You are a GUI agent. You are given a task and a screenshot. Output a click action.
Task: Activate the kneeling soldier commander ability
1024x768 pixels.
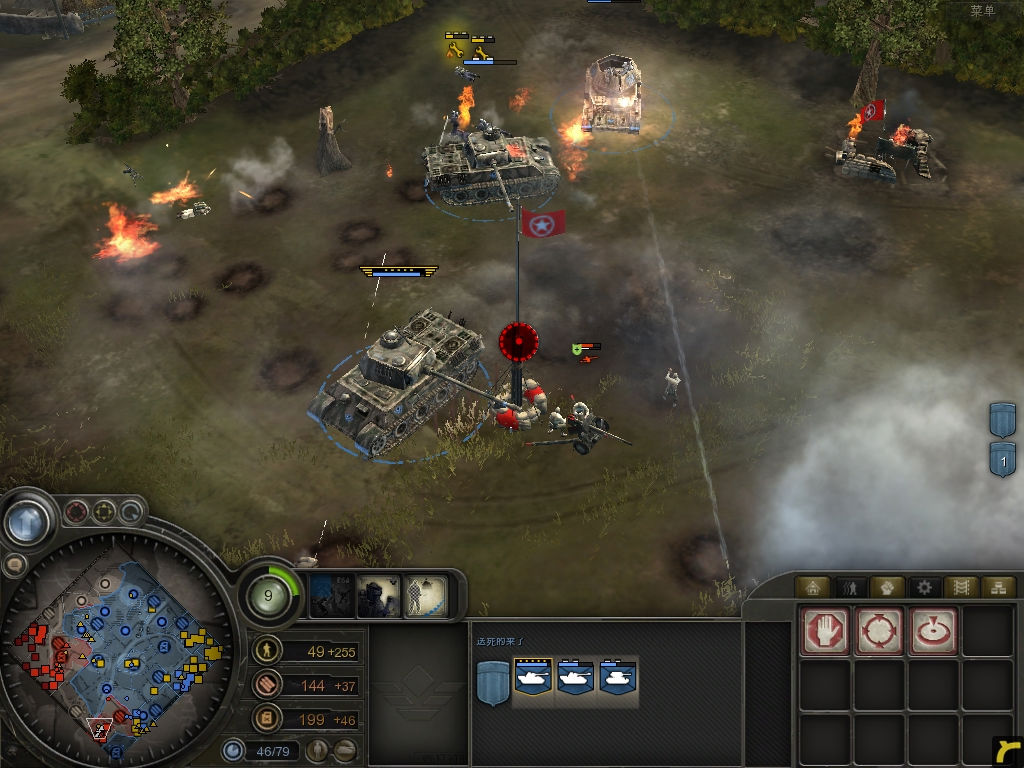click(x=380, y=597)
